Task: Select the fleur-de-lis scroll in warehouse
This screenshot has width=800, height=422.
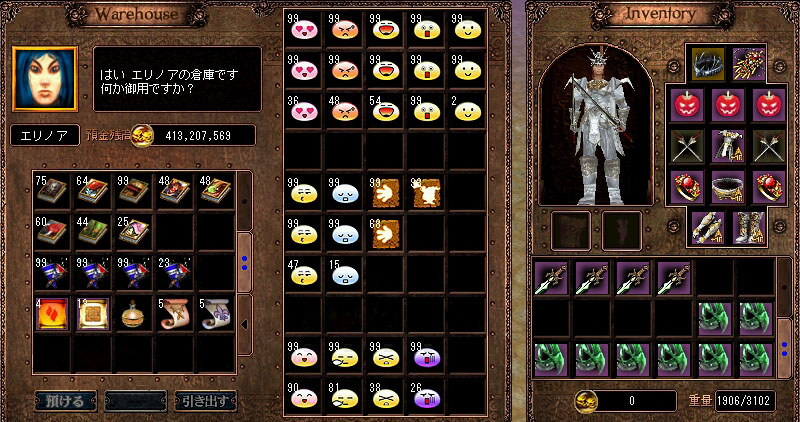Action: point(216,314)
